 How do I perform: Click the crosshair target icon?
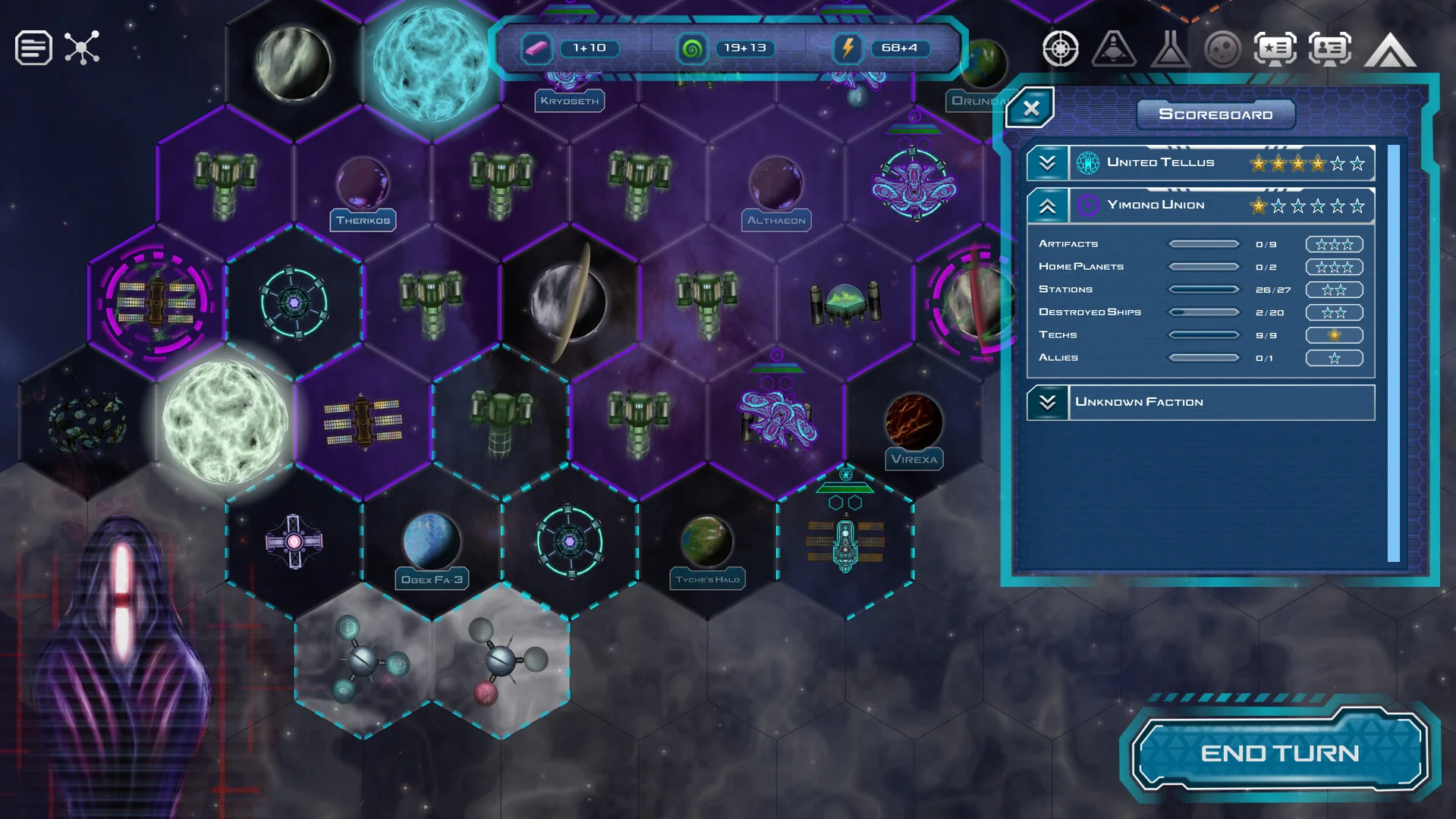coord(1060,49)
